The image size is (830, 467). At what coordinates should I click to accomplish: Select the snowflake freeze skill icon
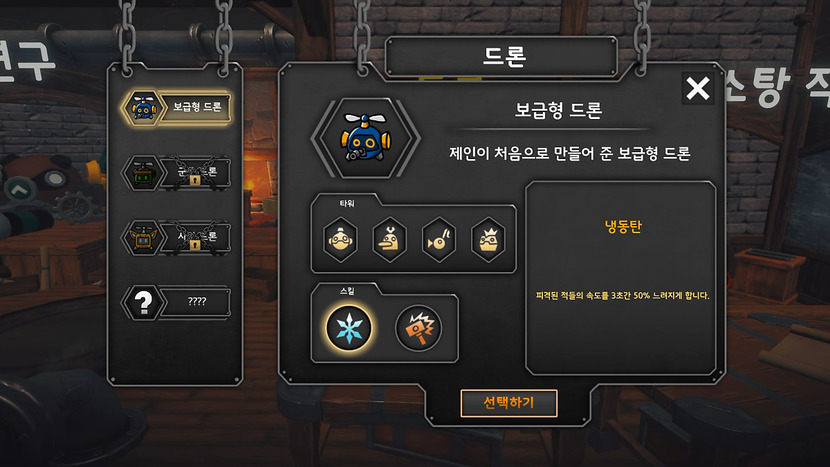click(x=350, y=327)
